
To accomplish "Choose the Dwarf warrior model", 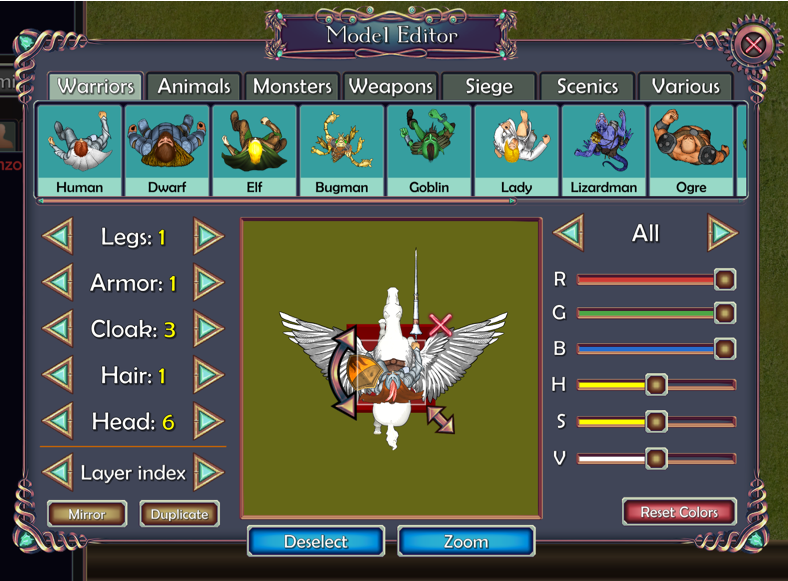I will coord(167,150).
